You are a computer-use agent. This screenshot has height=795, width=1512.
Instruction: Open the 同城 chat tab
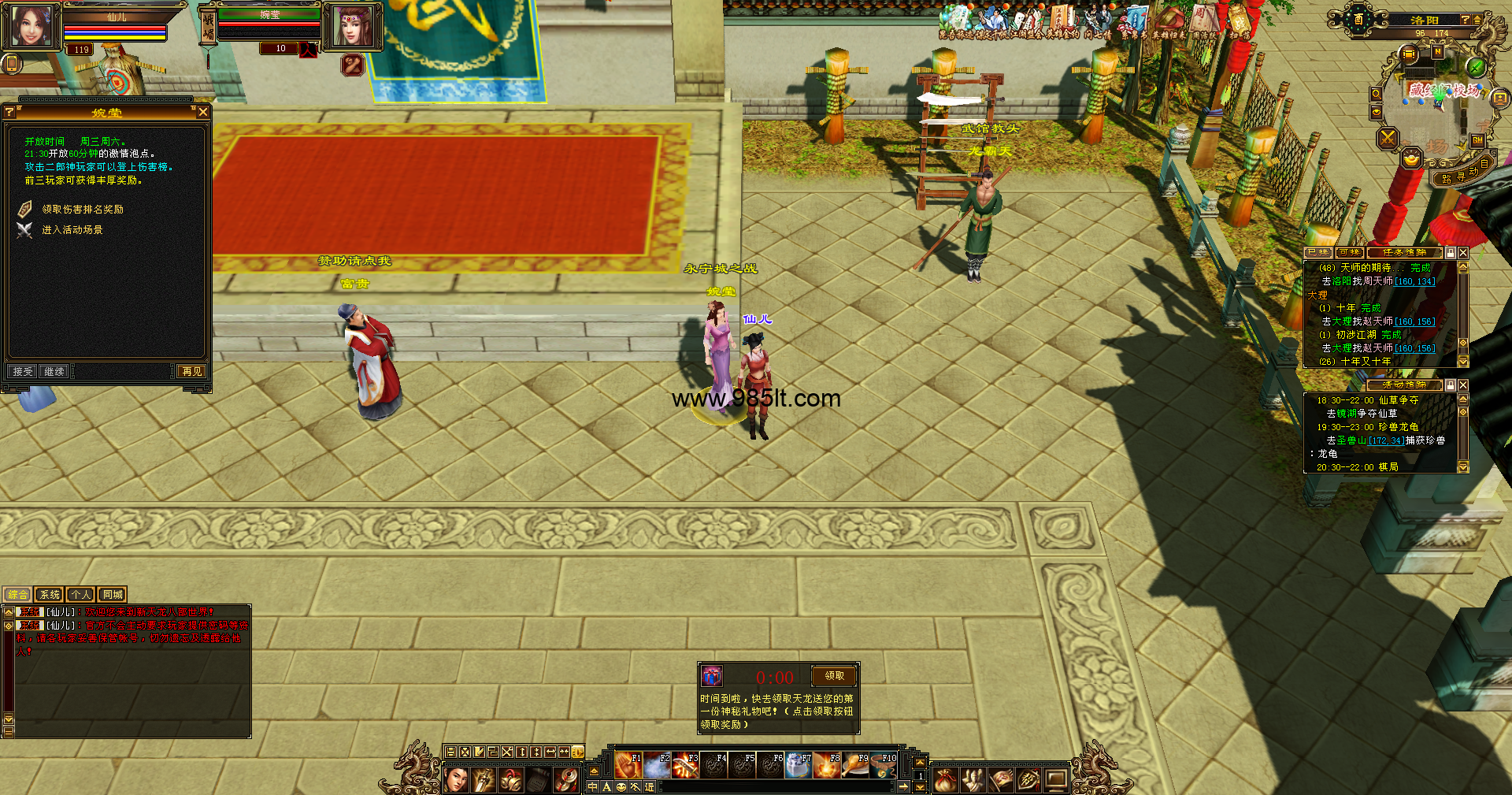pyautogui.click(x=113, y=595)
